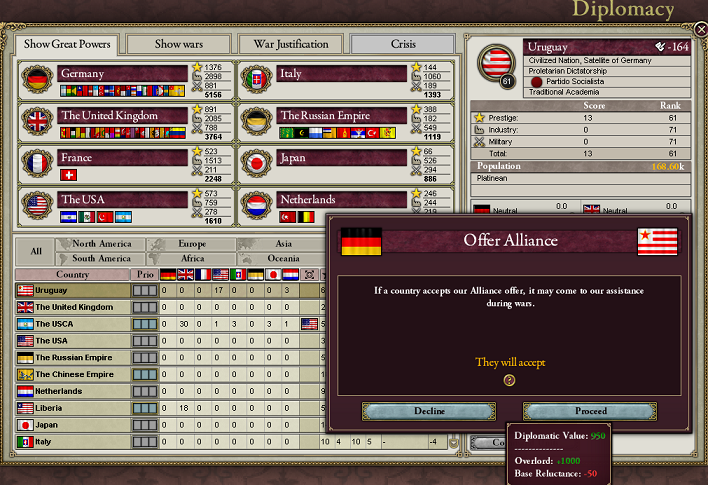The width and height of the screenshot is (708, 485).
Task: Select the Show Great Powers tab
Action: click(67, 44)
